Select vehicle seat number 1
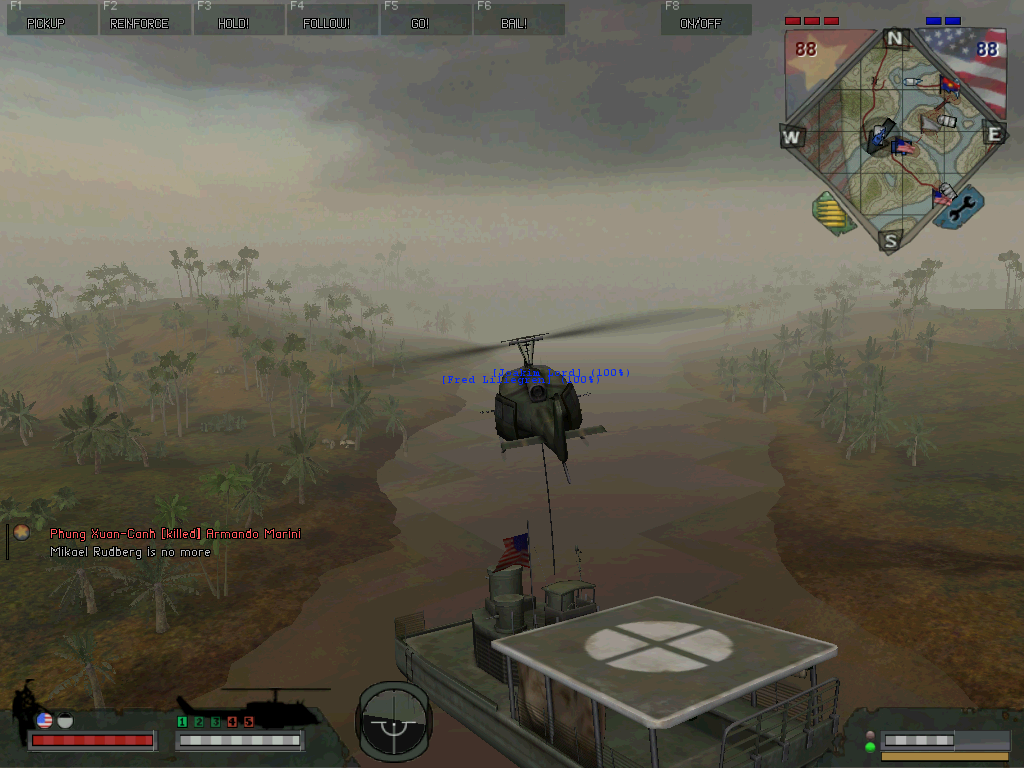Screen dimensions: 1024x768 [x=182, y=721]
